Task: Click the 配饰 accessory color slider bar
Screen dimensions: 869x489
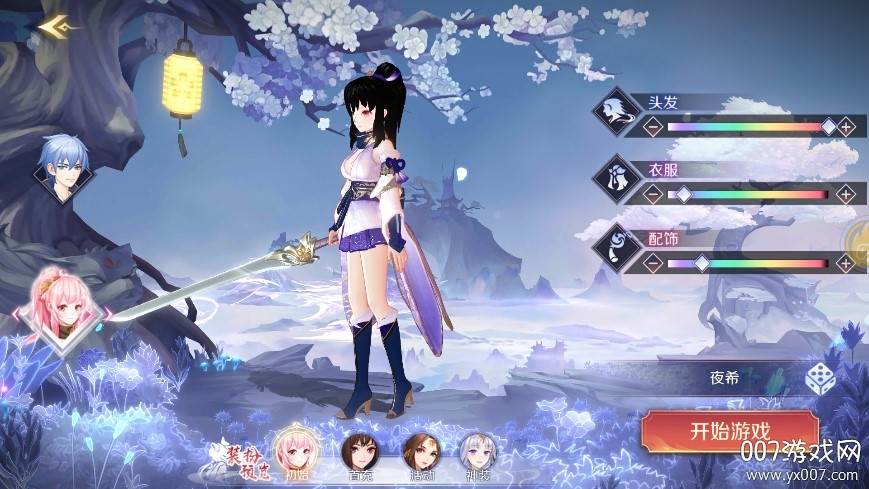Action: pos(748,263)
